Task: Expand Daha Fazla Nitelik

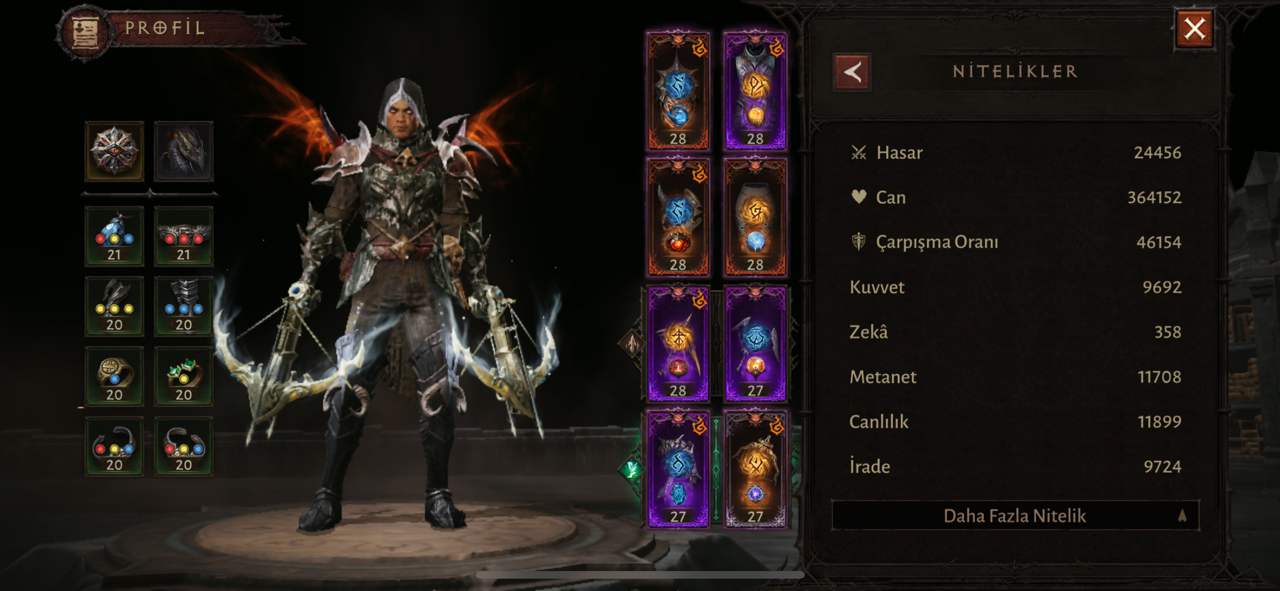Action: click(1015, 516)
